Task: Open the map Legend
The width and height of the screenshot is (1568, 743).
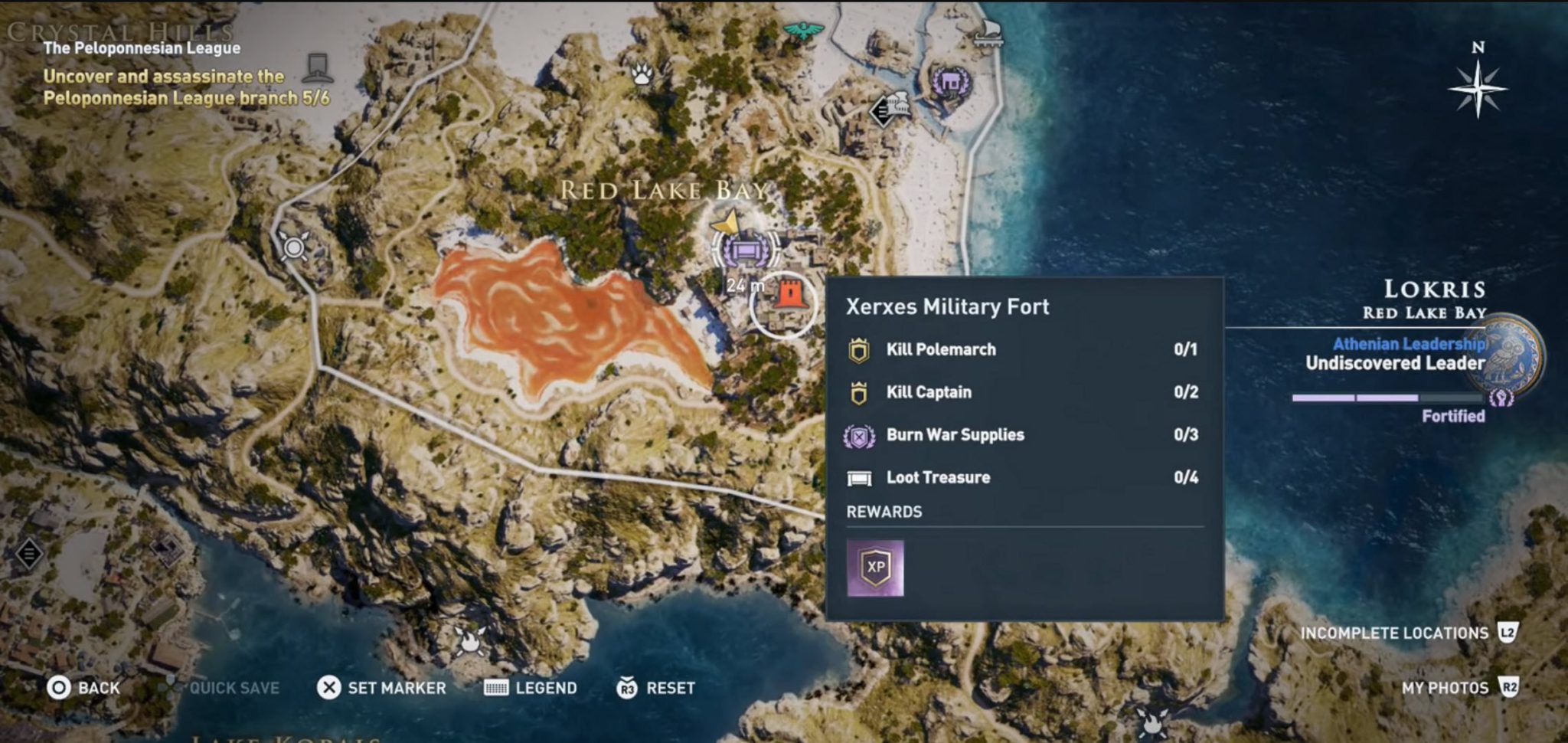Action: [x=532, y=688]
